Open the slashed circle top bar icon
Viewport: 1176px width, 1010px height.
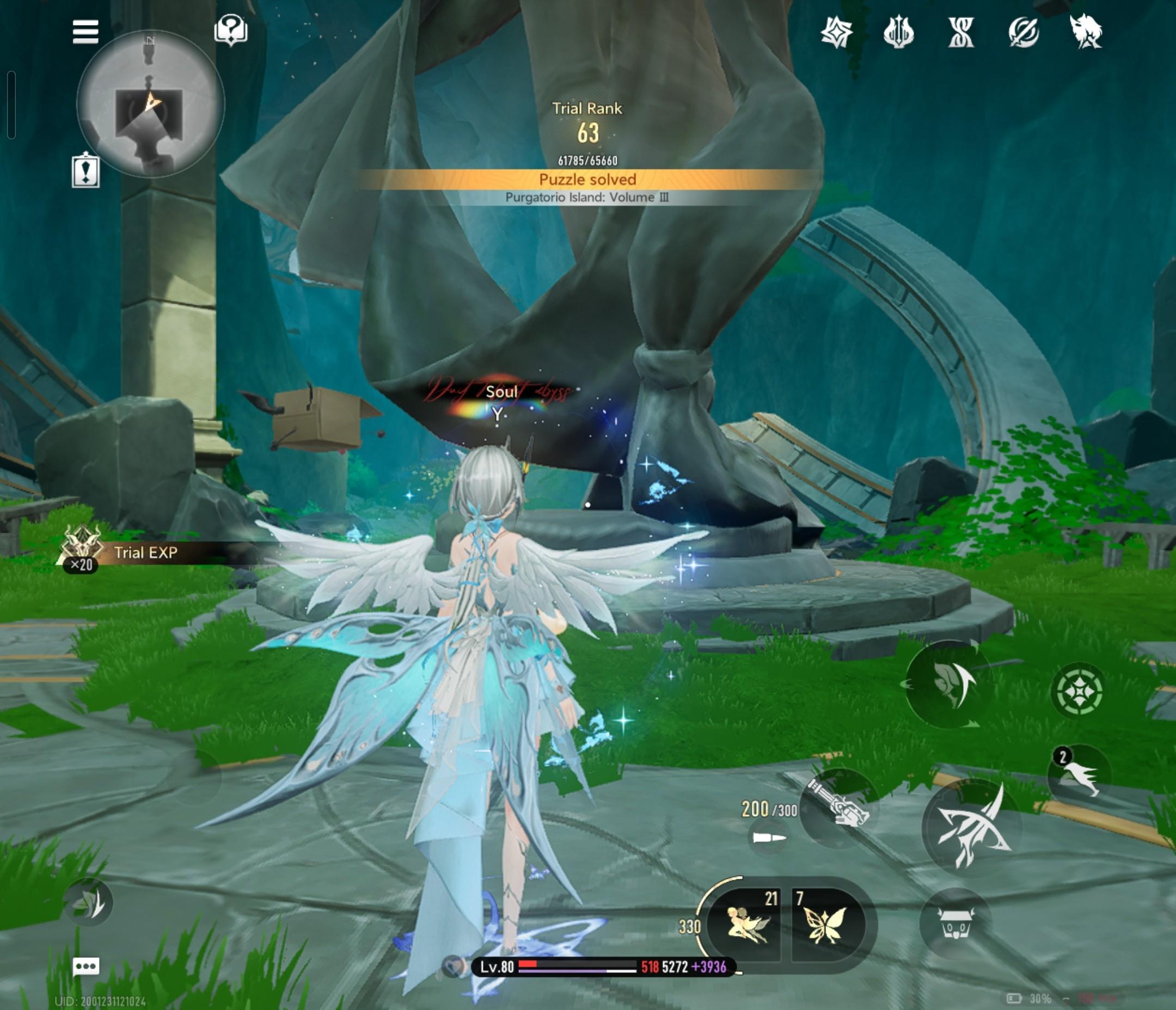coord(1024,32)
